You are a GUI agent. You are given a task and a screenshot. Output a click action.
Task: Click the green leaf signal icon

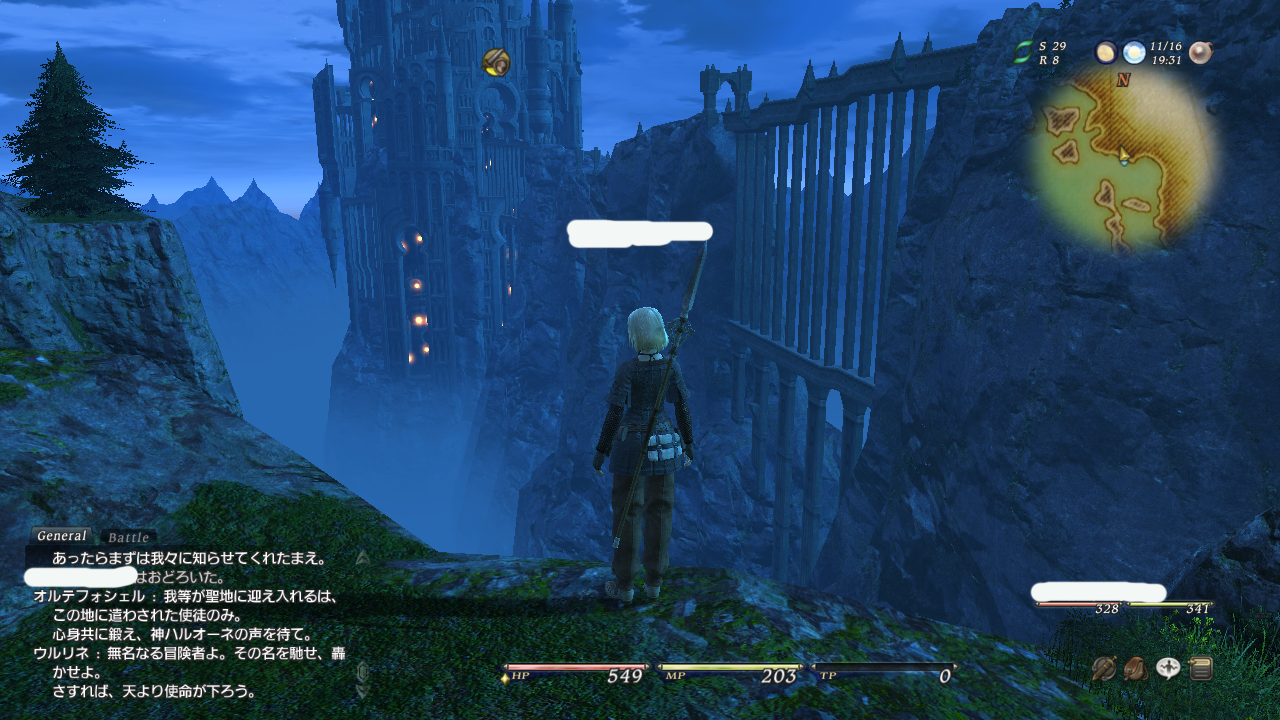(x=1022, y=53)
